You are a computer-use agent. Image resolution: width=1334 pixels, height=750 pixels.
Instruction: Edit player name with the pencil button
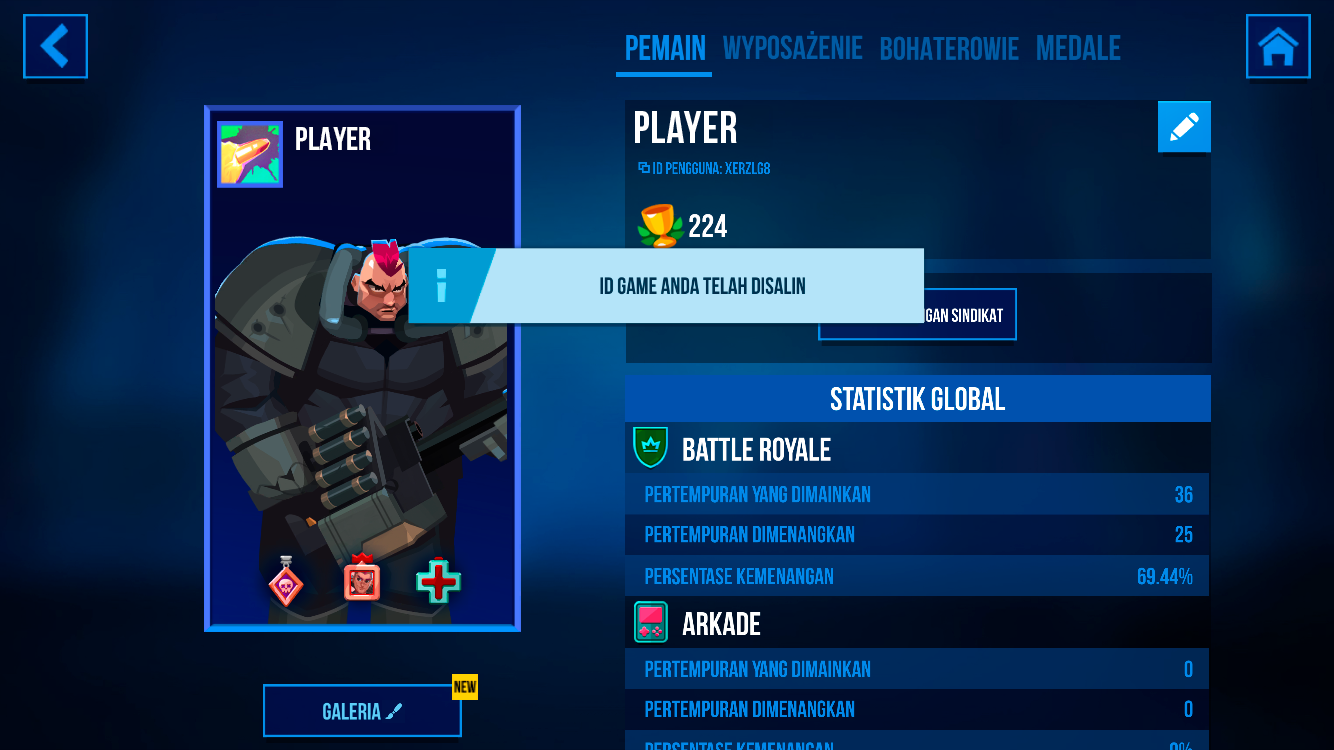click(1184, 127)
